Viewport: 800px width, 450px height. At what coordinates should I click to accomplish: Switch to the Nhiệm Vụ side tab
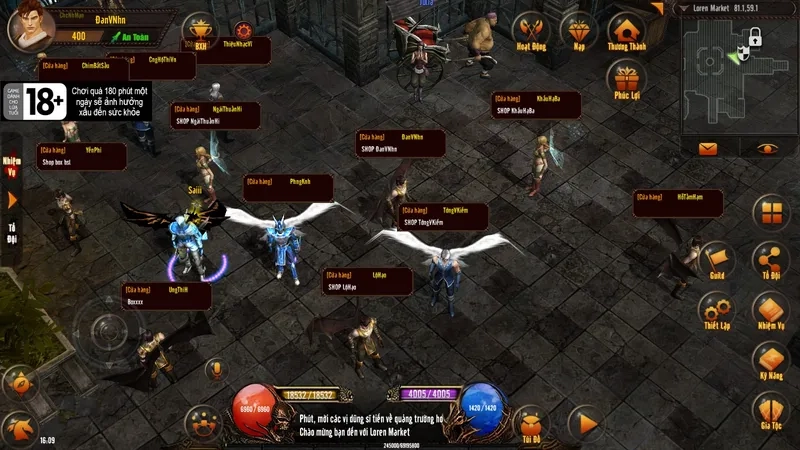[x=12, y=163]
